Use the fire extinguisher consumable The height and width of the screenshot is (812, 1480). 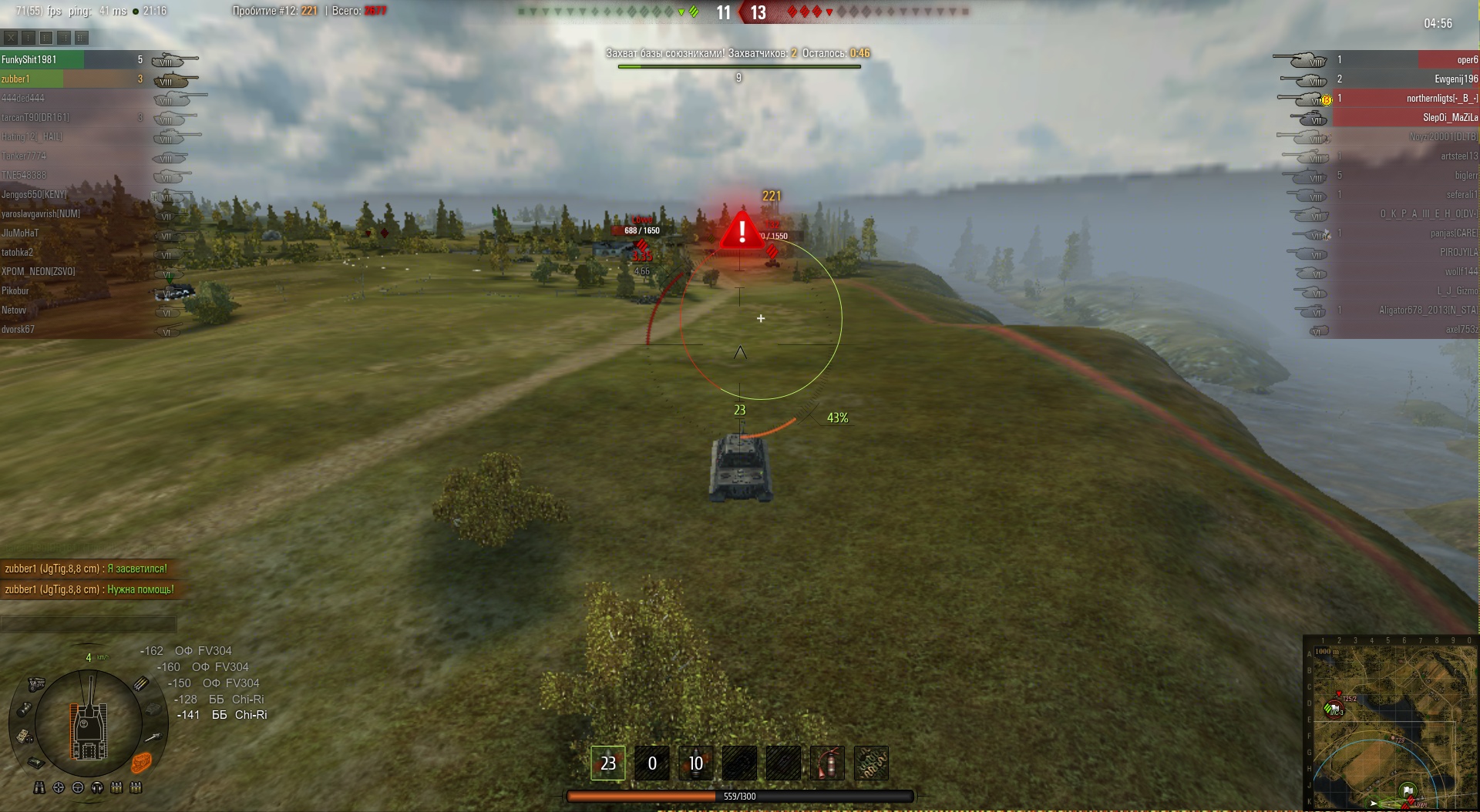point(828,763)
